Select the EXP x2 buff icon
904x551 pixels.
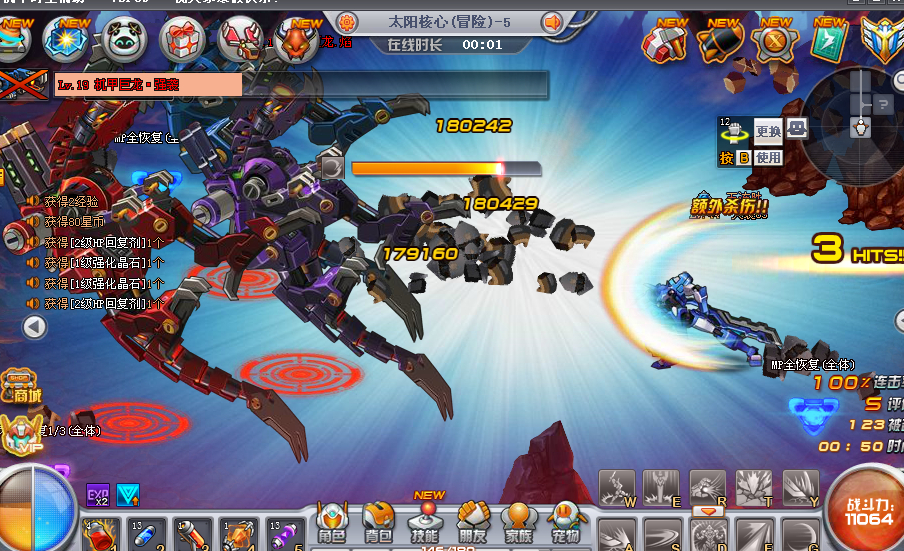coord(98,494)
